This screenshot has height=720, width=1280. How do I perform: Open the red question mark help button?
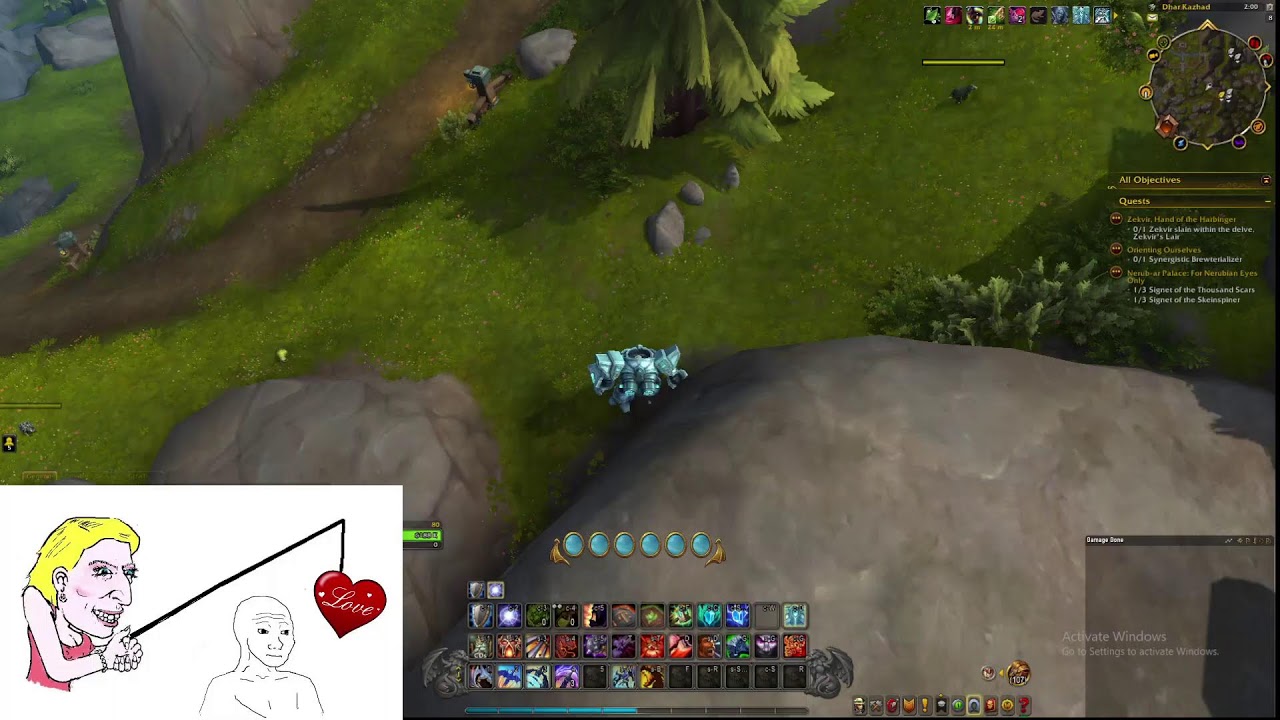[x=1024, y=706]
